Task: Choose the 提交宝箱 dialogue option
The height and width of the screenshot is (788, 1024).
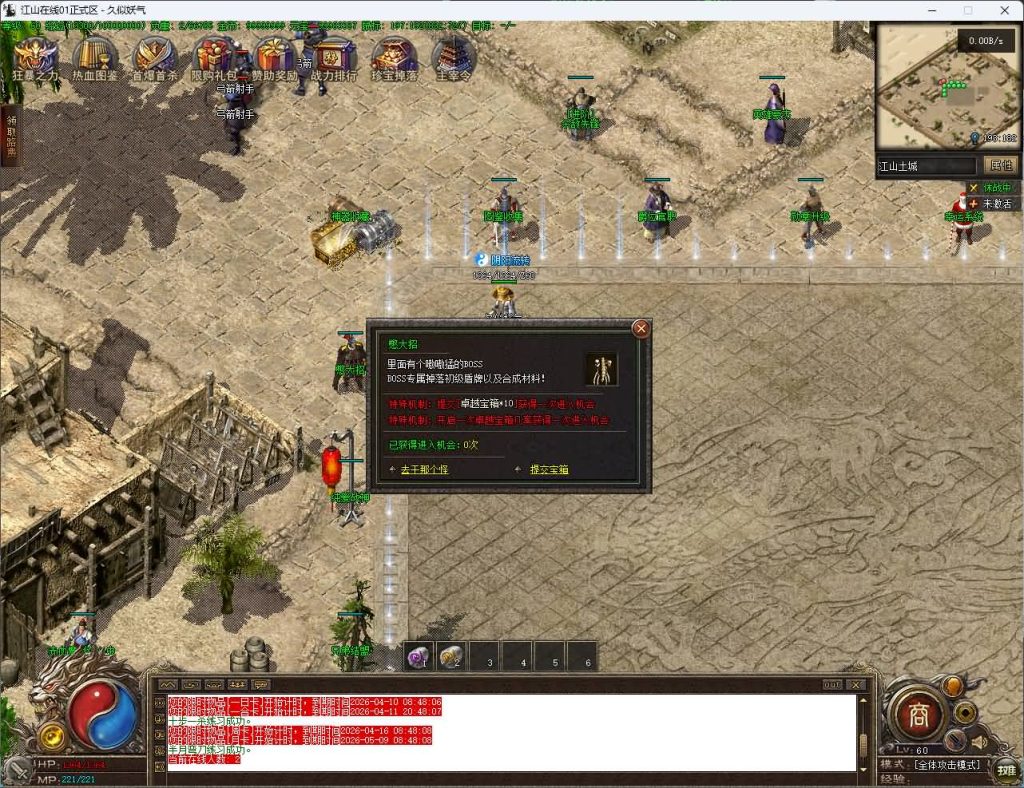Action: 548,469
